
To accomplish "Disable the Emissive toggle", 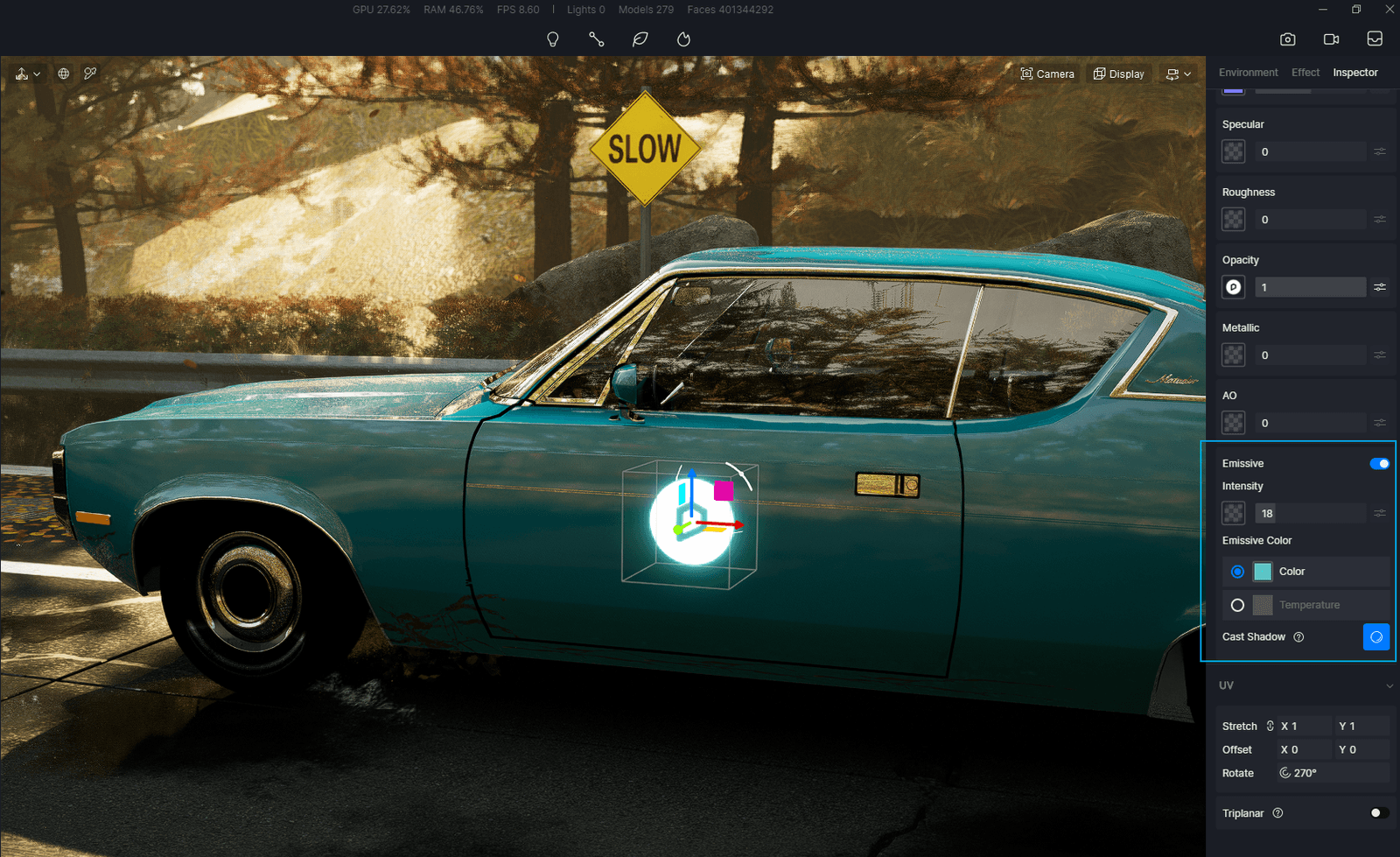I will click(1378, 463).
